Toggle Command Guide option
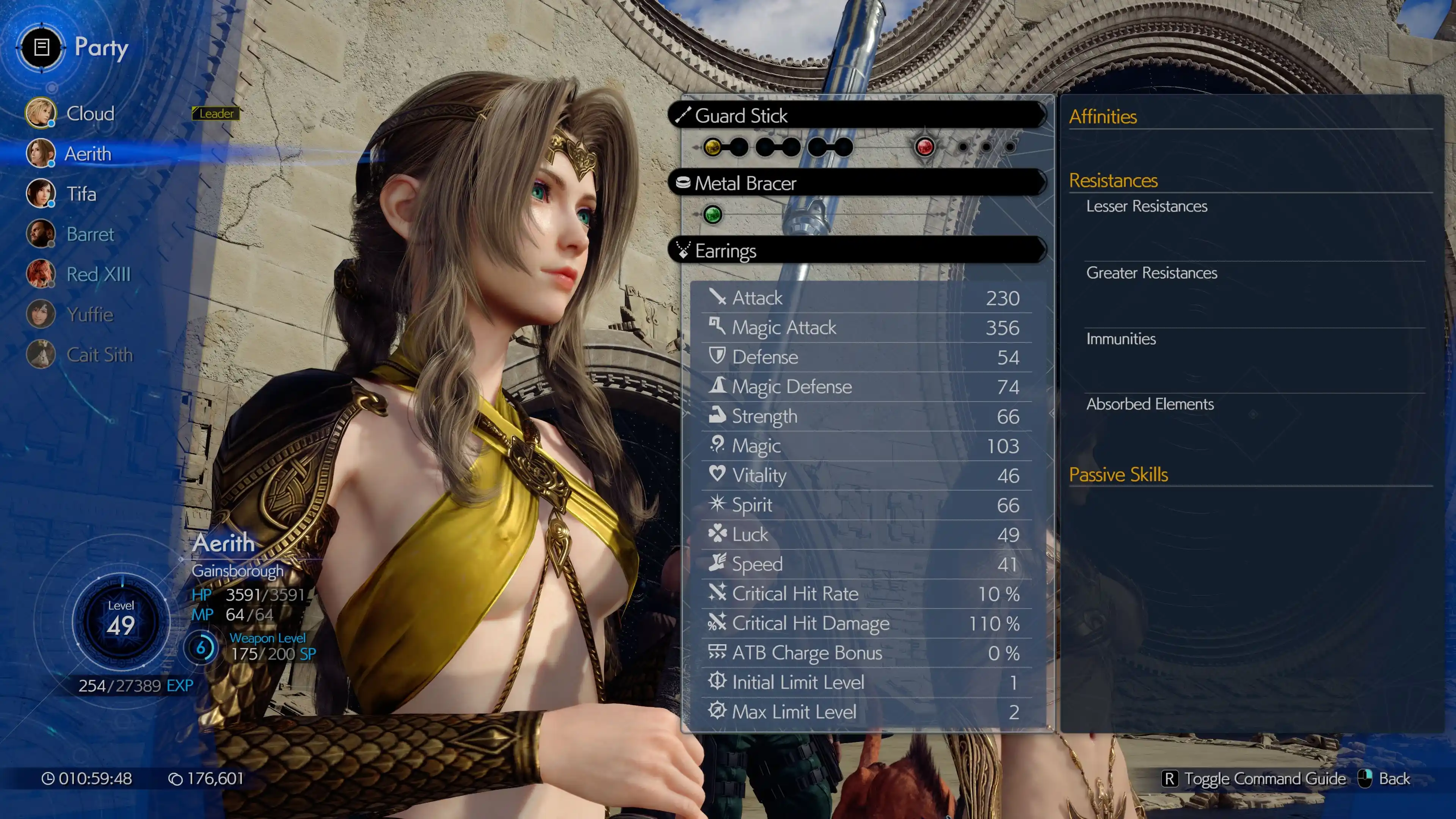The width and height of the screenshot is (1456, 819). [1254, 779]
